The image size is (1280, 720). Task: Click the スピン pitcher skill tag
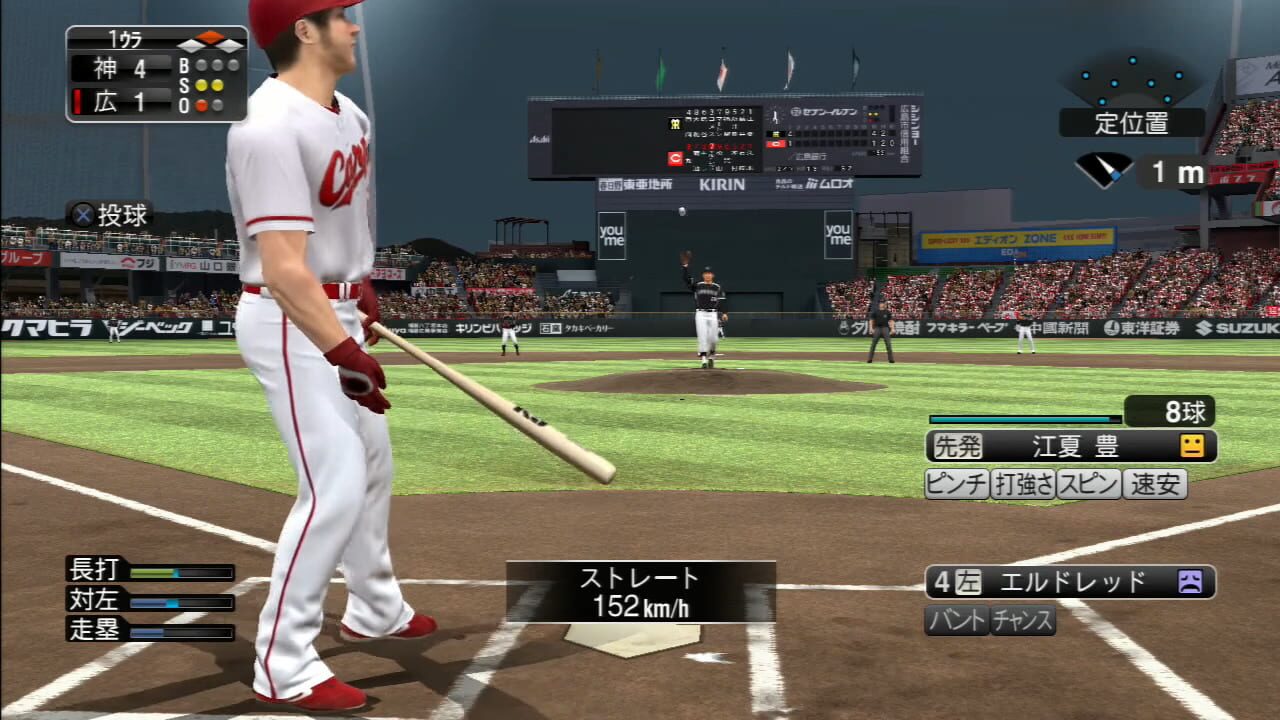coord(1089,484)
